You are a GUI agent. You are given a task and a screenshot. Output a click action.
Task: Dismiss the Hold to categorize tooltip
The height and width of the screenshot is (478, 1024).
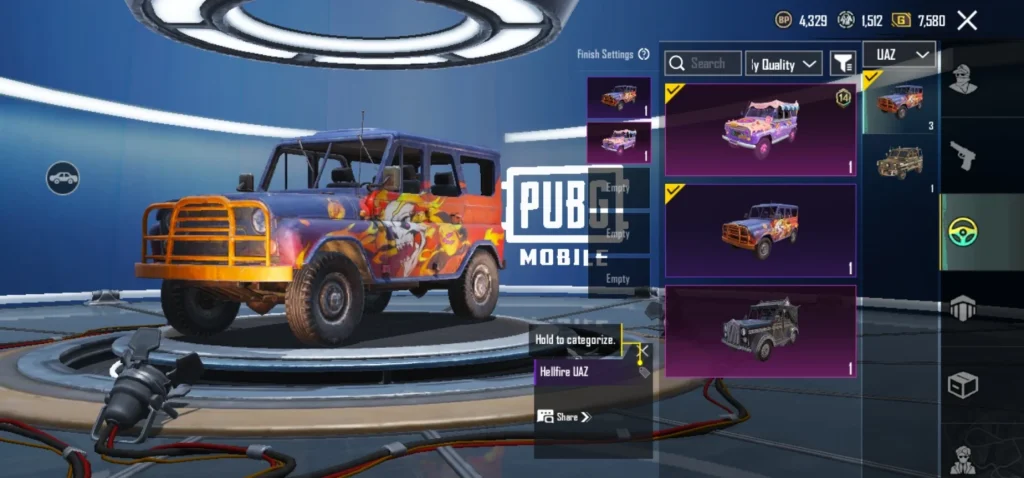click(x=644, y=350)
